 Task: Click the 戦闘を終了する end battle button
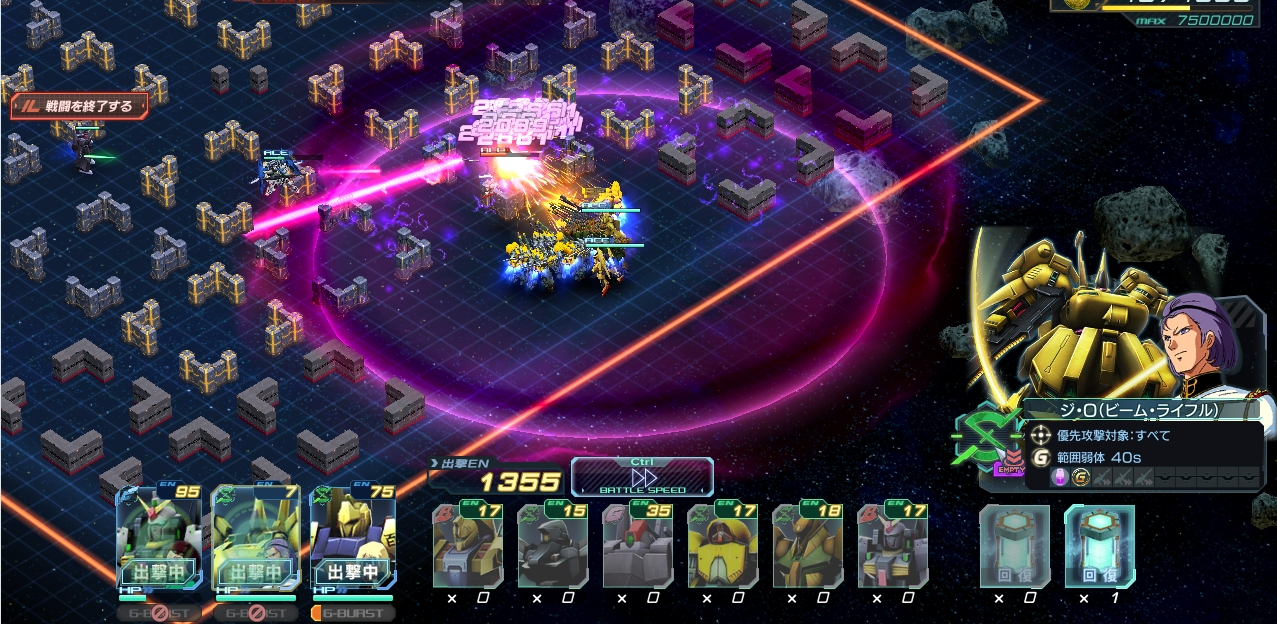point(80,106)
